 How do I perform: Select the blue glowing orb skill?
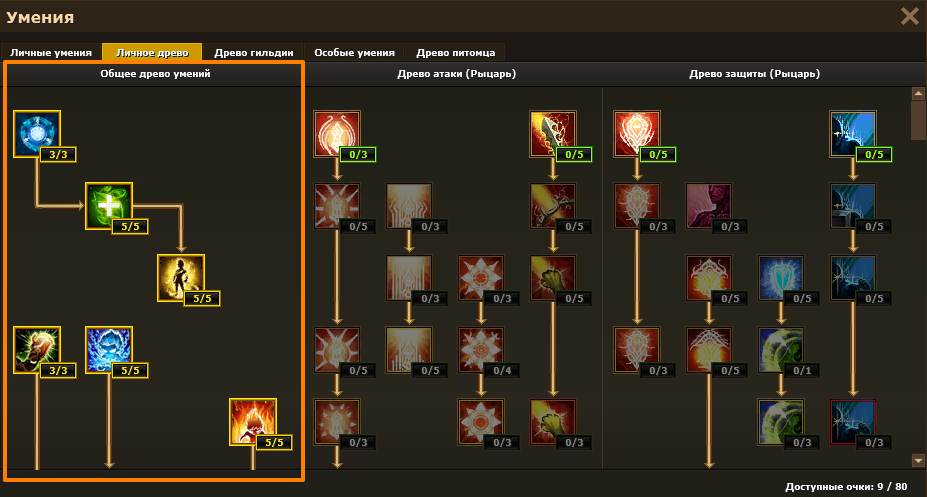point(37,134)
